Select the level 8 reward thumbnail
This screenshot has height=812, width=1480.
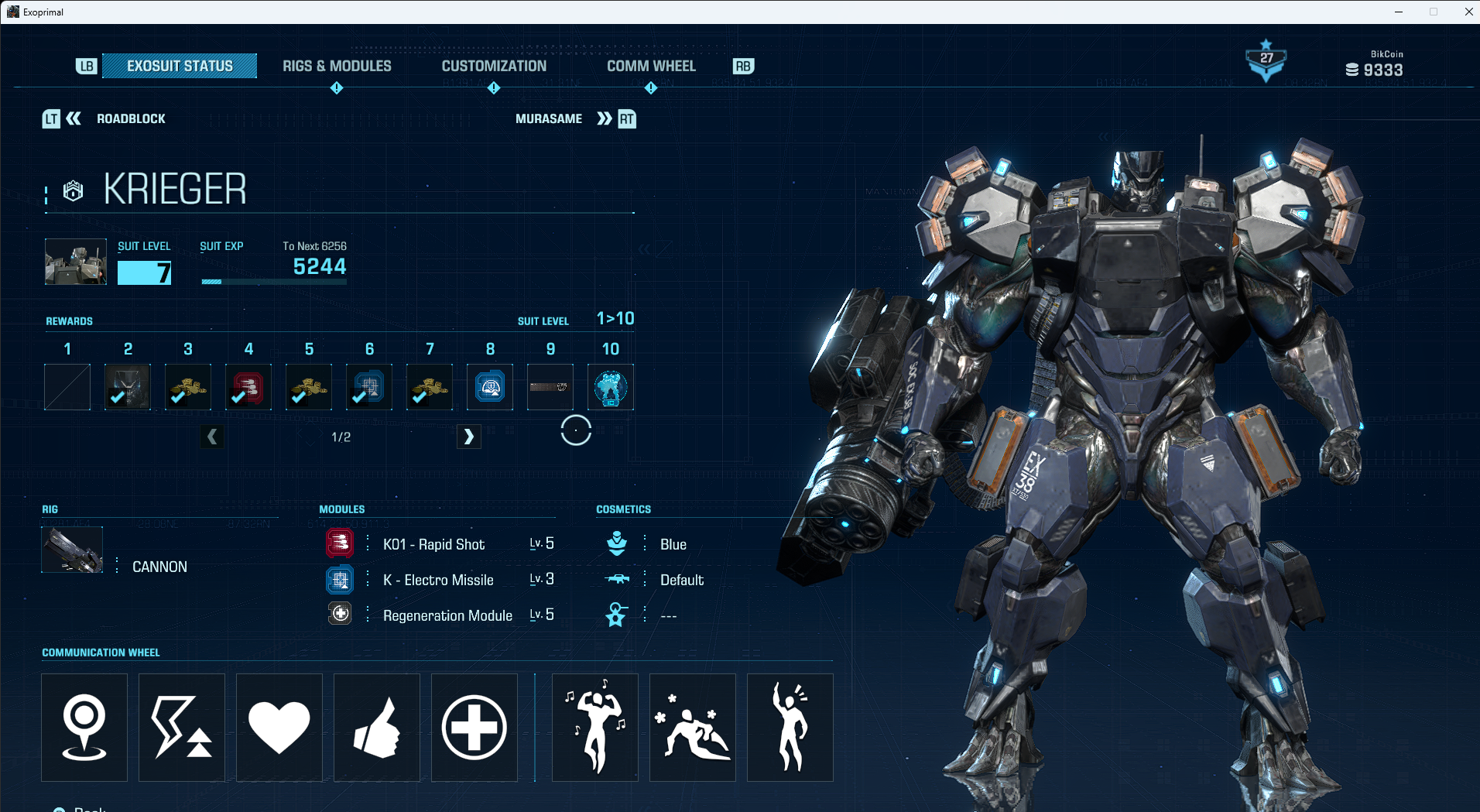489,387
